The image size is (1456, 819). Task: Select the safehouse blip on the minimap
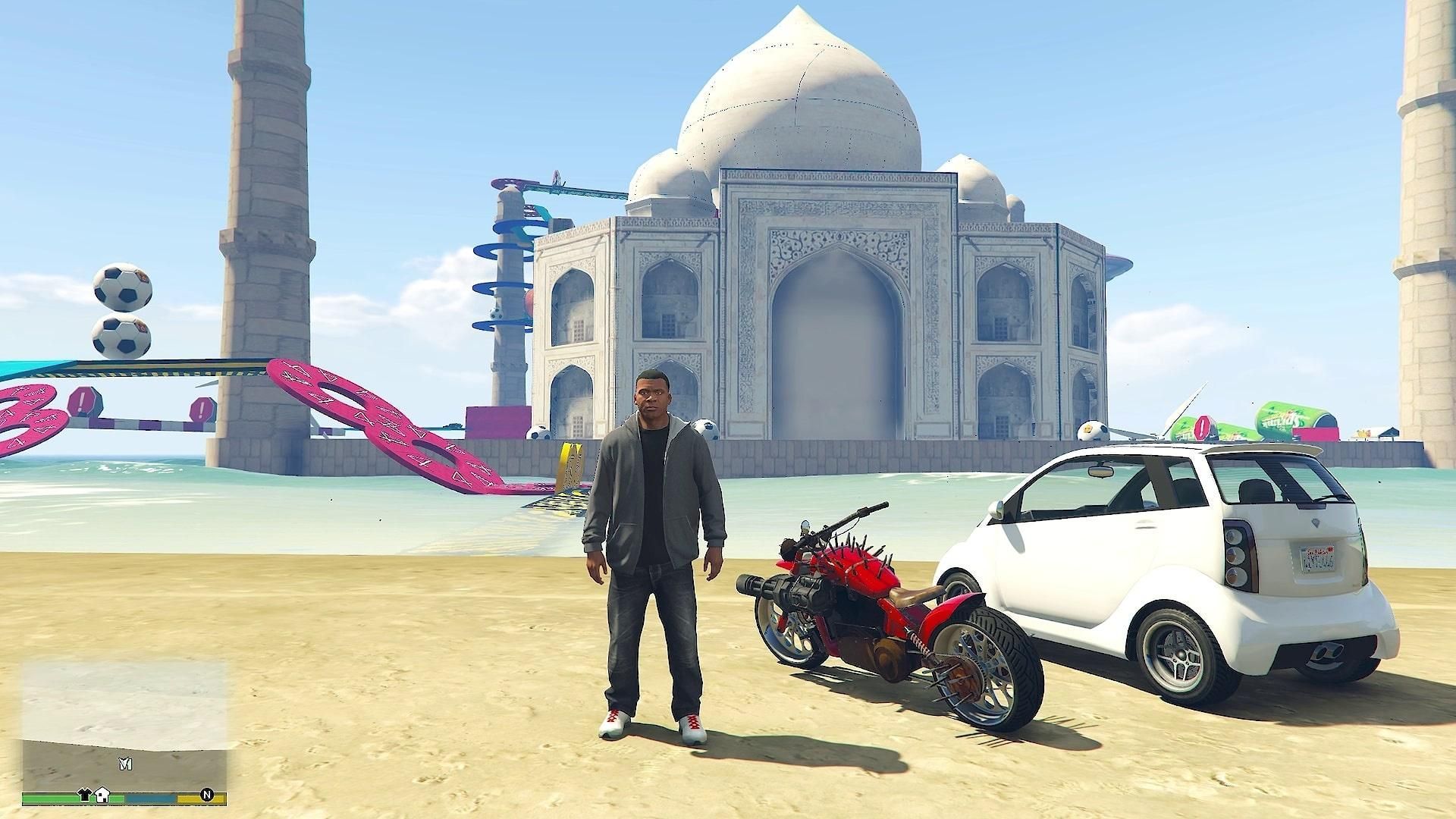point(102,795)
